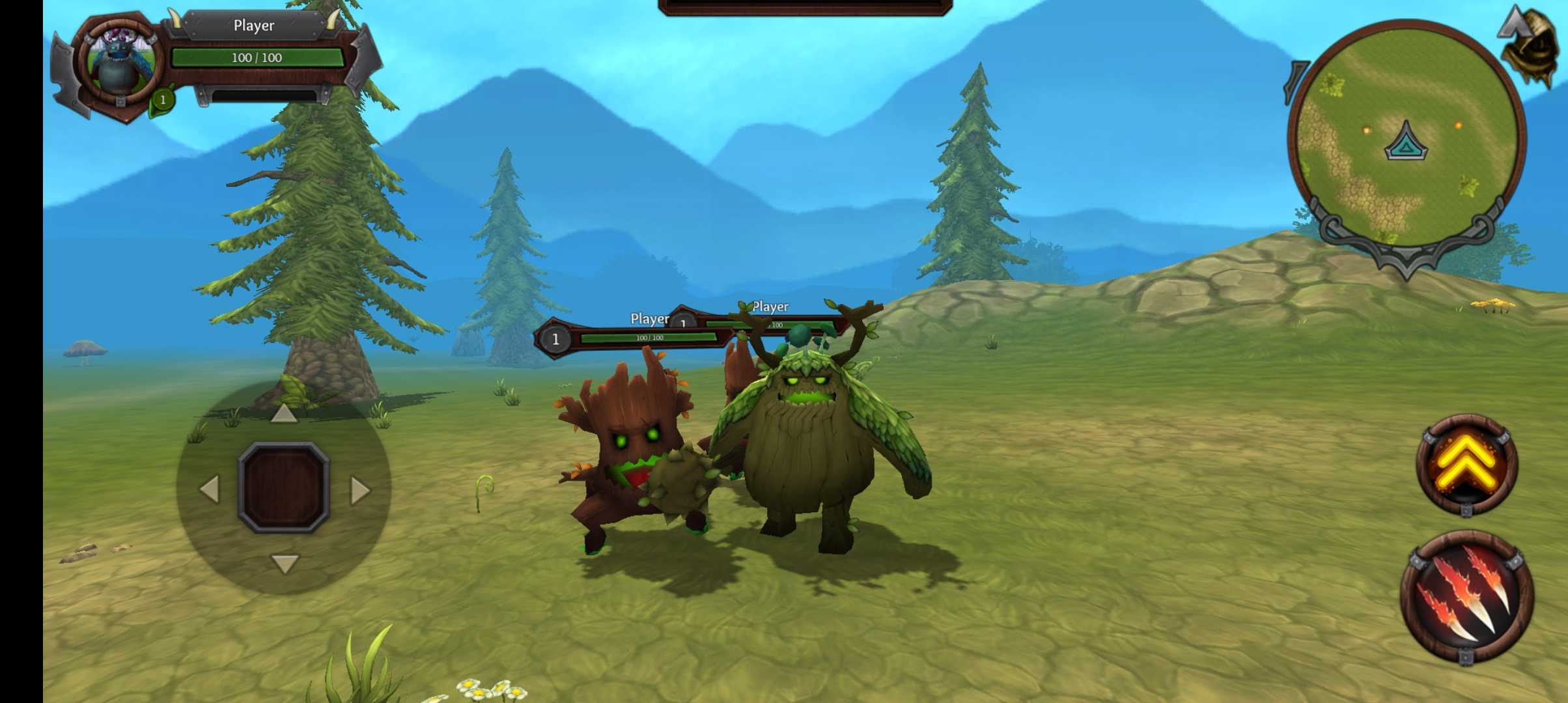Image resolution: width=1568 pixels, height=703 pixels.
Task: Tap the up arrow on the movement pad
Action: [284, 413]
